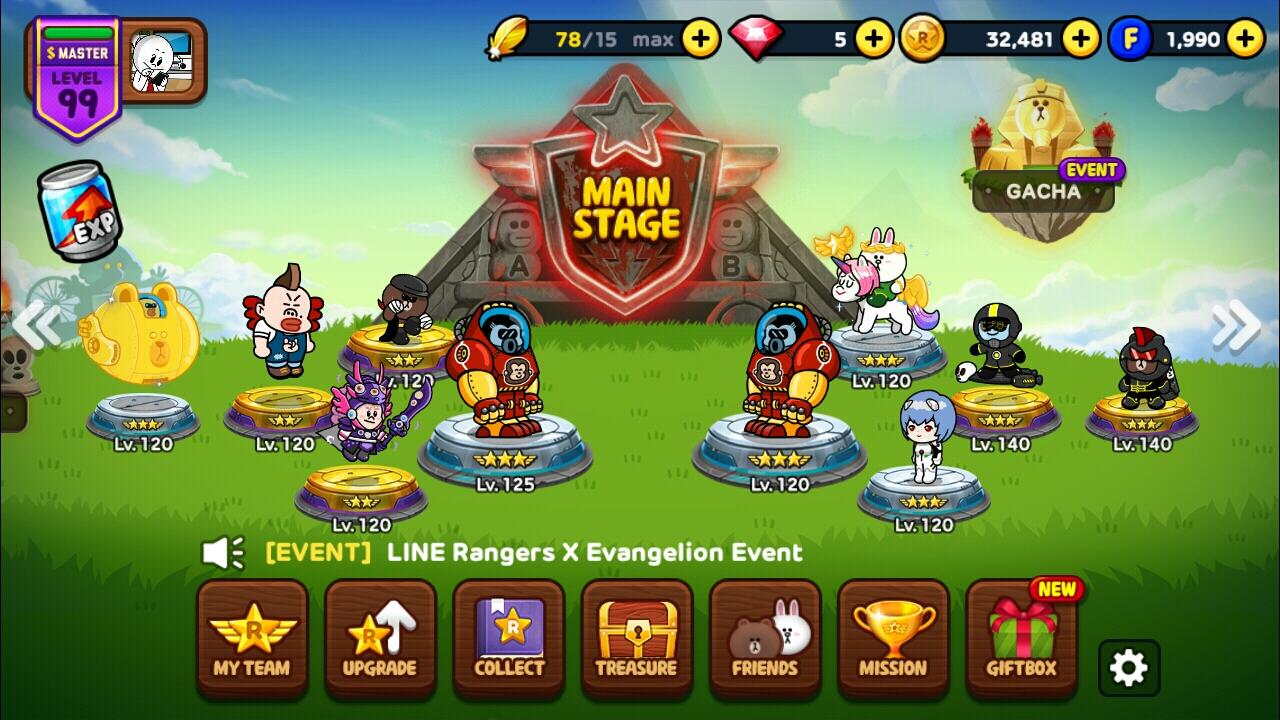The image size is (1280, 720).
Task: Buy more rubies with the plus button
Action: click(x=874, y=39)
